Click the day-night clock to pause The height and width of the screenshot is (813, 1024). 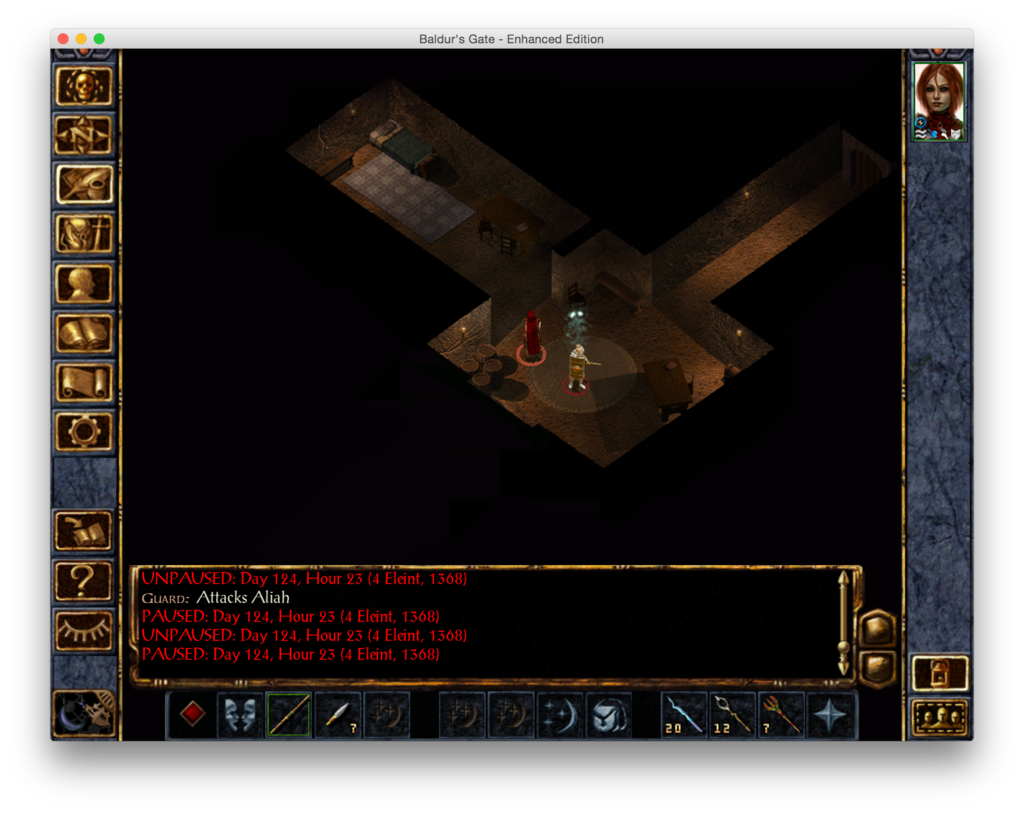(84, 712)
